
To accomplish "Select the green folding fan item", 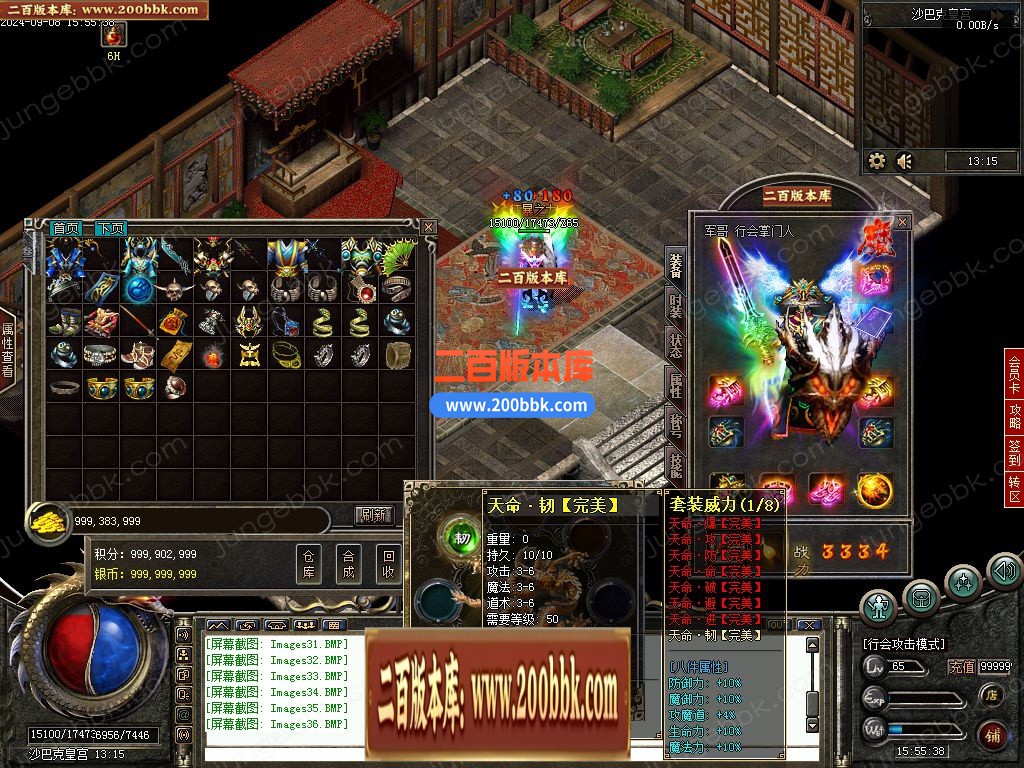I will tap(400, 256).
